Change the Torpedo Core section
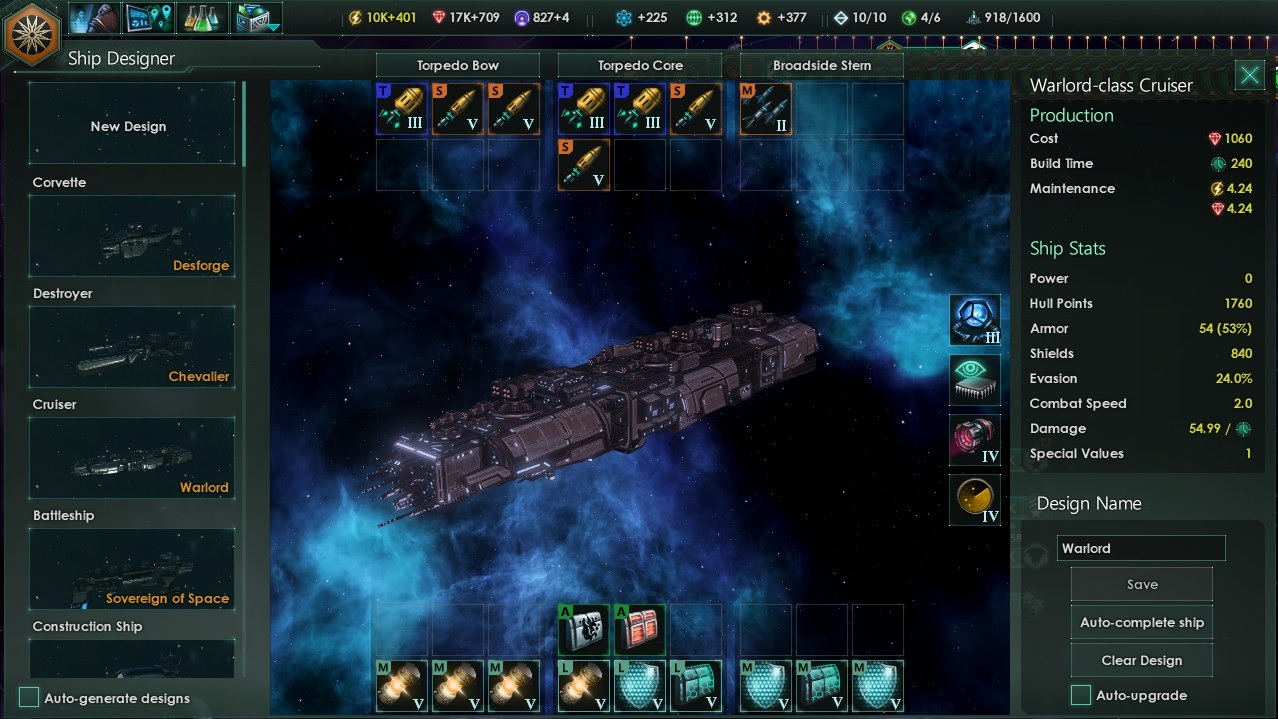 pos(639,66)
